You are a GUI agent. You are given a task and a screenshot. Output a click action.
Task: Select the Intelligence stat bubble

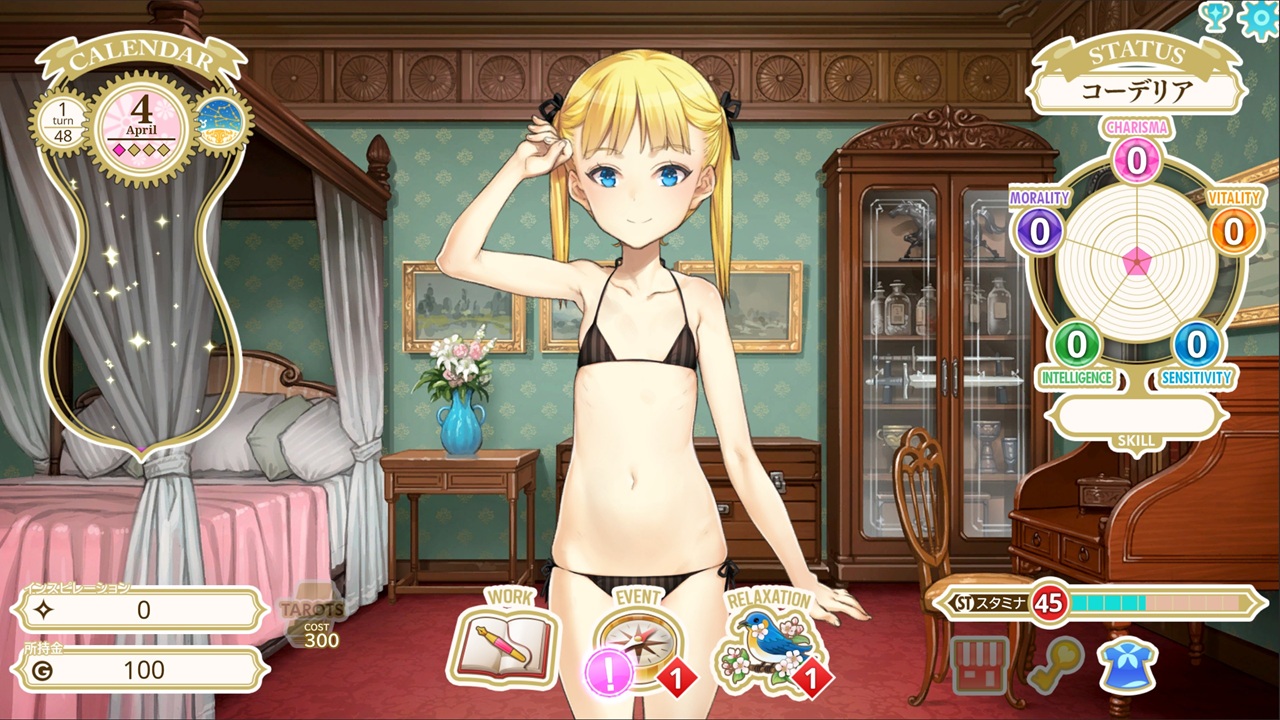tap(1077, 345)
